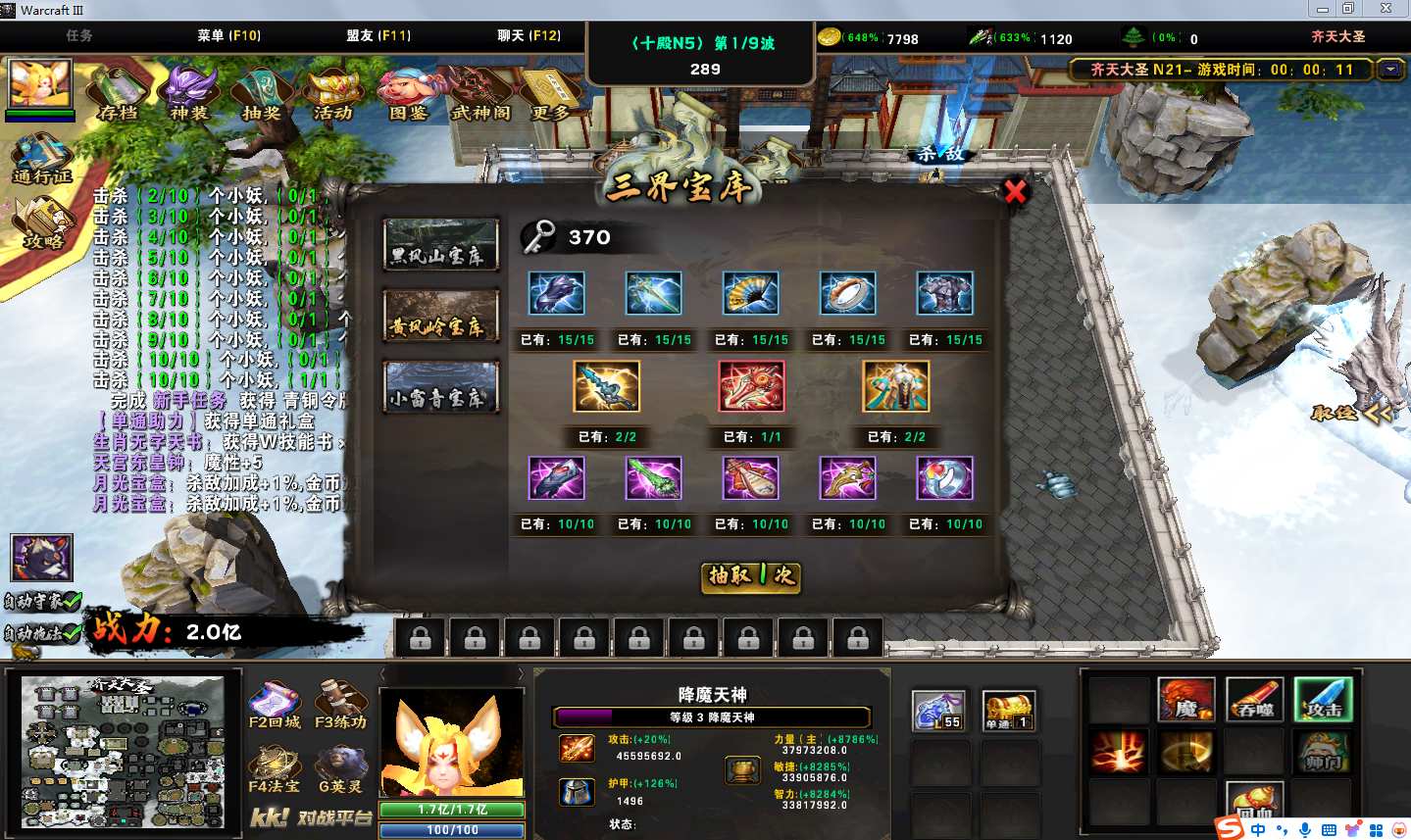Toggle the 自动守家 auto-defend checkbox
This screenshot has height=840, width=1411.
(x=70, y=600)
